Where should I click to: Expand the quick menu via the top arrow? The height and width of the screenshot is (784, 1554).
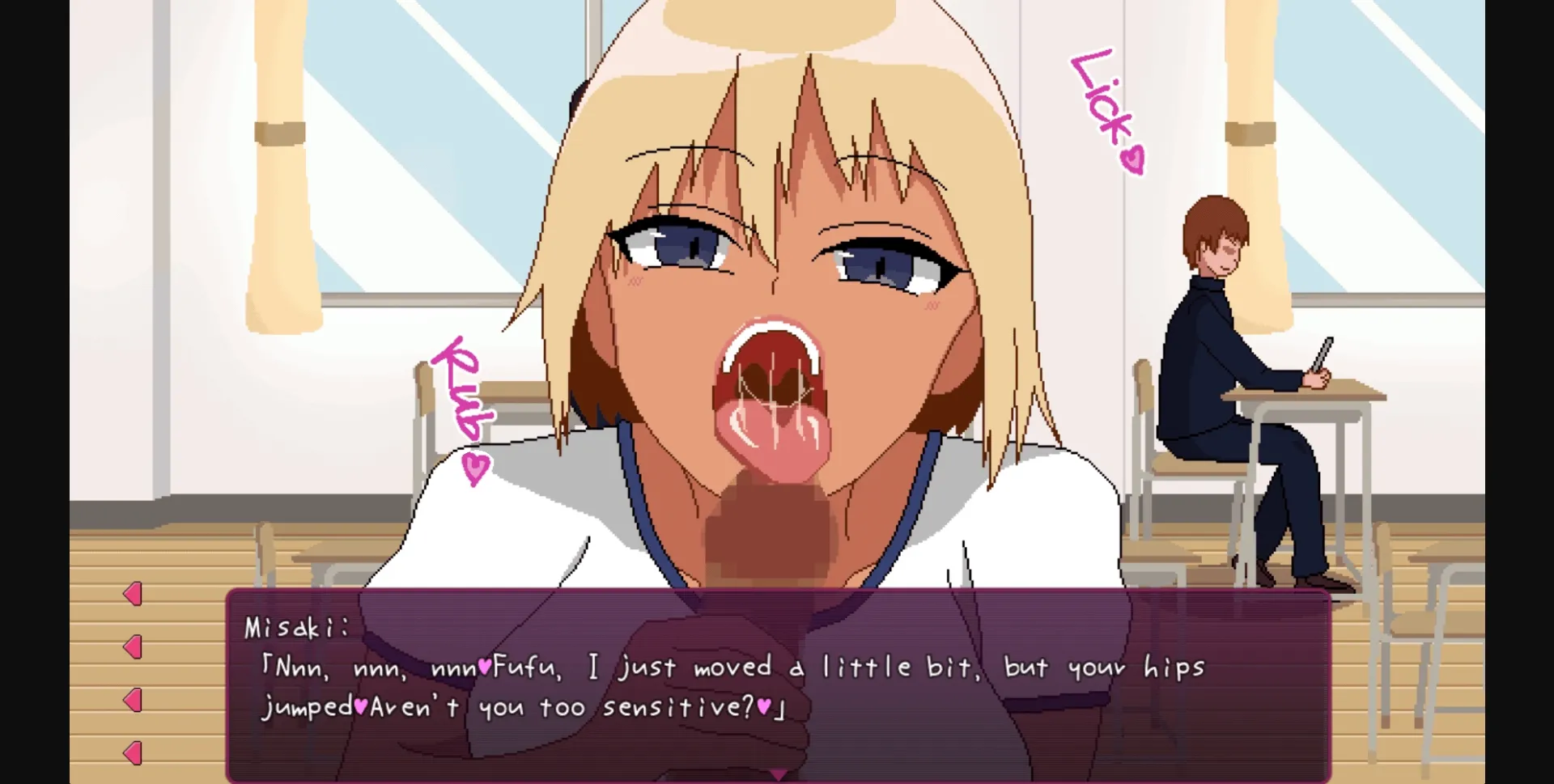pos(132,593)
